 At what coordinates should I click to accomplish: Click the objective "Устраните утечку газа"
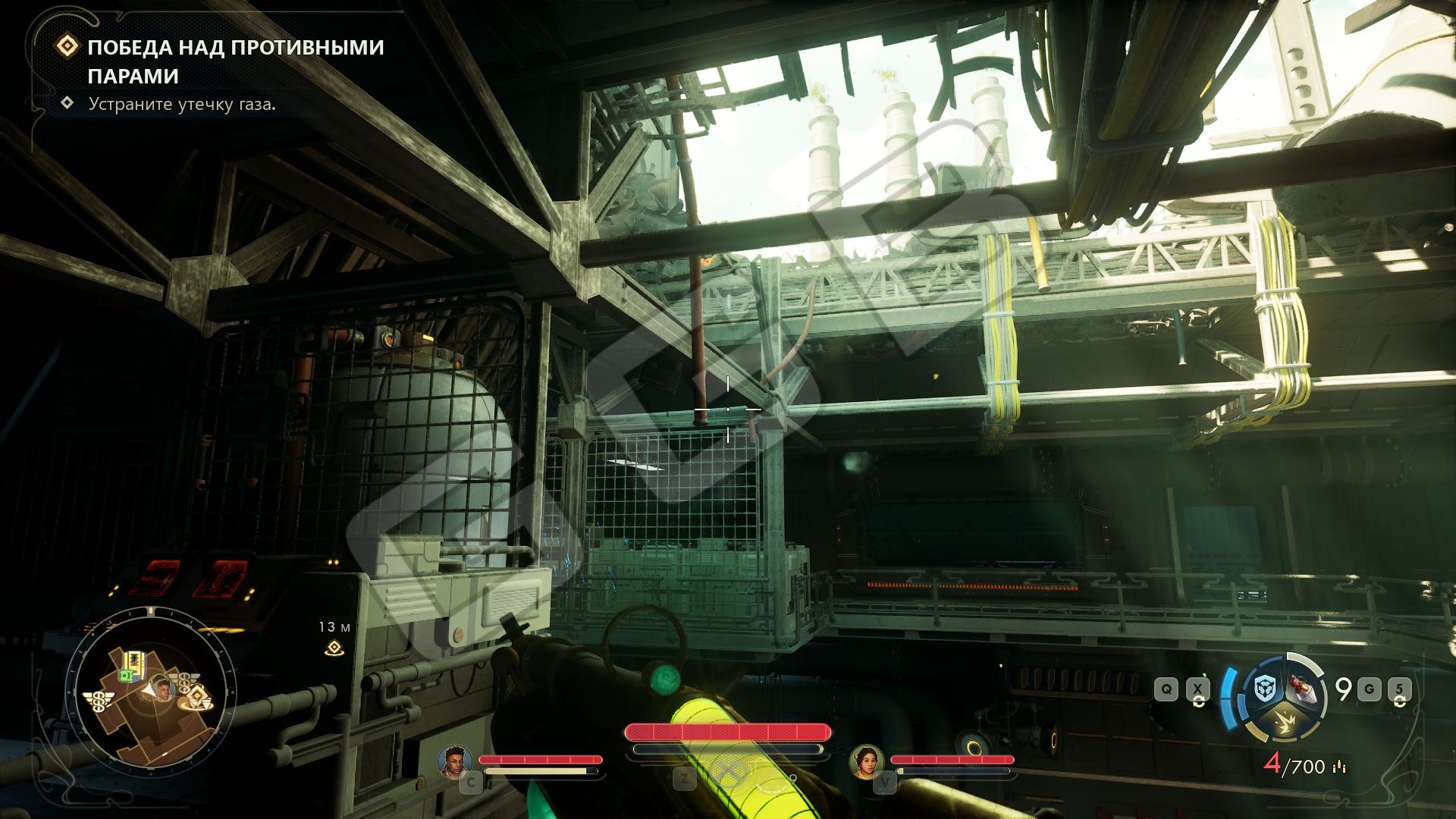pos(182,104)
